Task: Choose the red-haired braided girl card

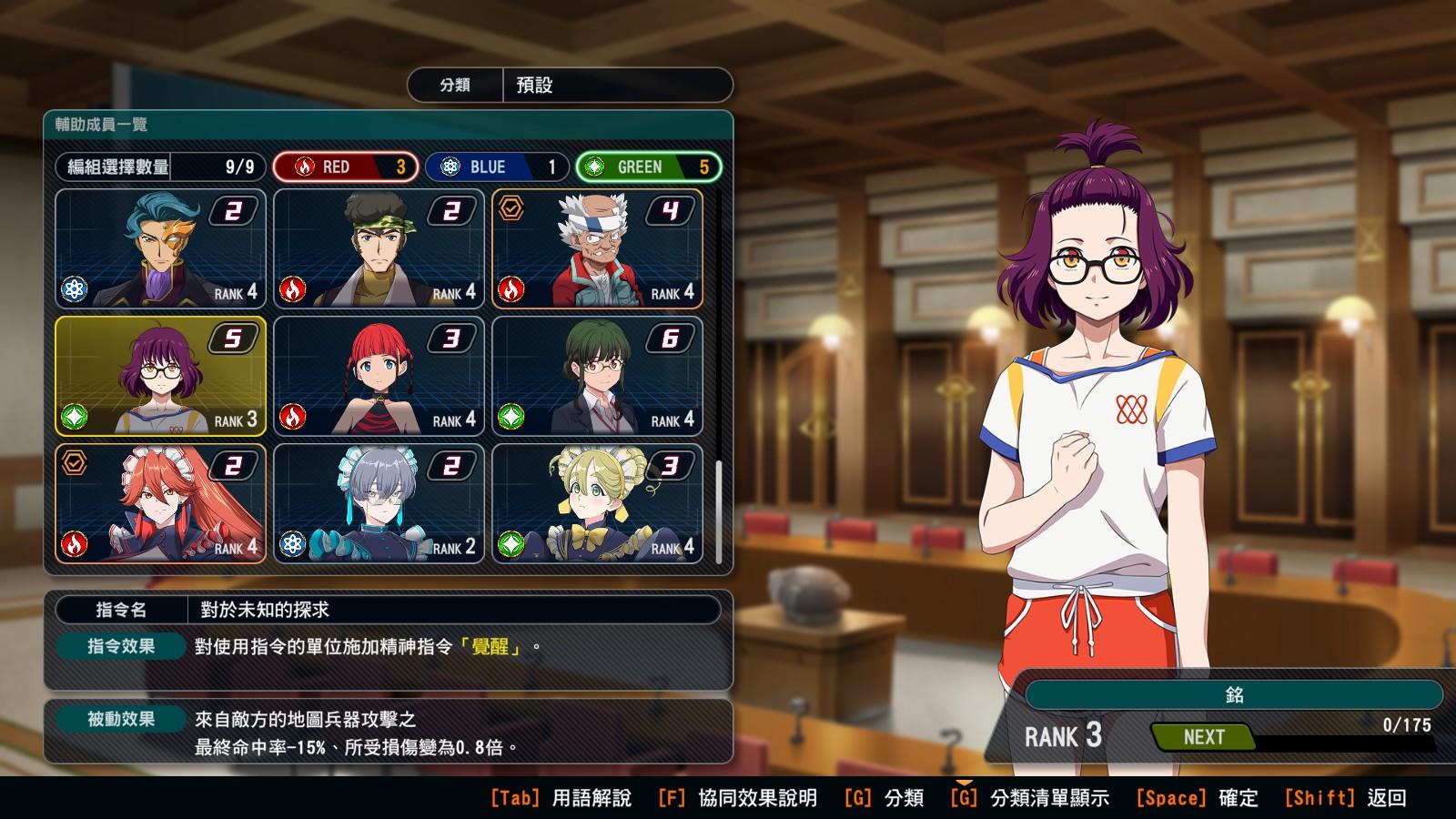Action: pos(379,376)
